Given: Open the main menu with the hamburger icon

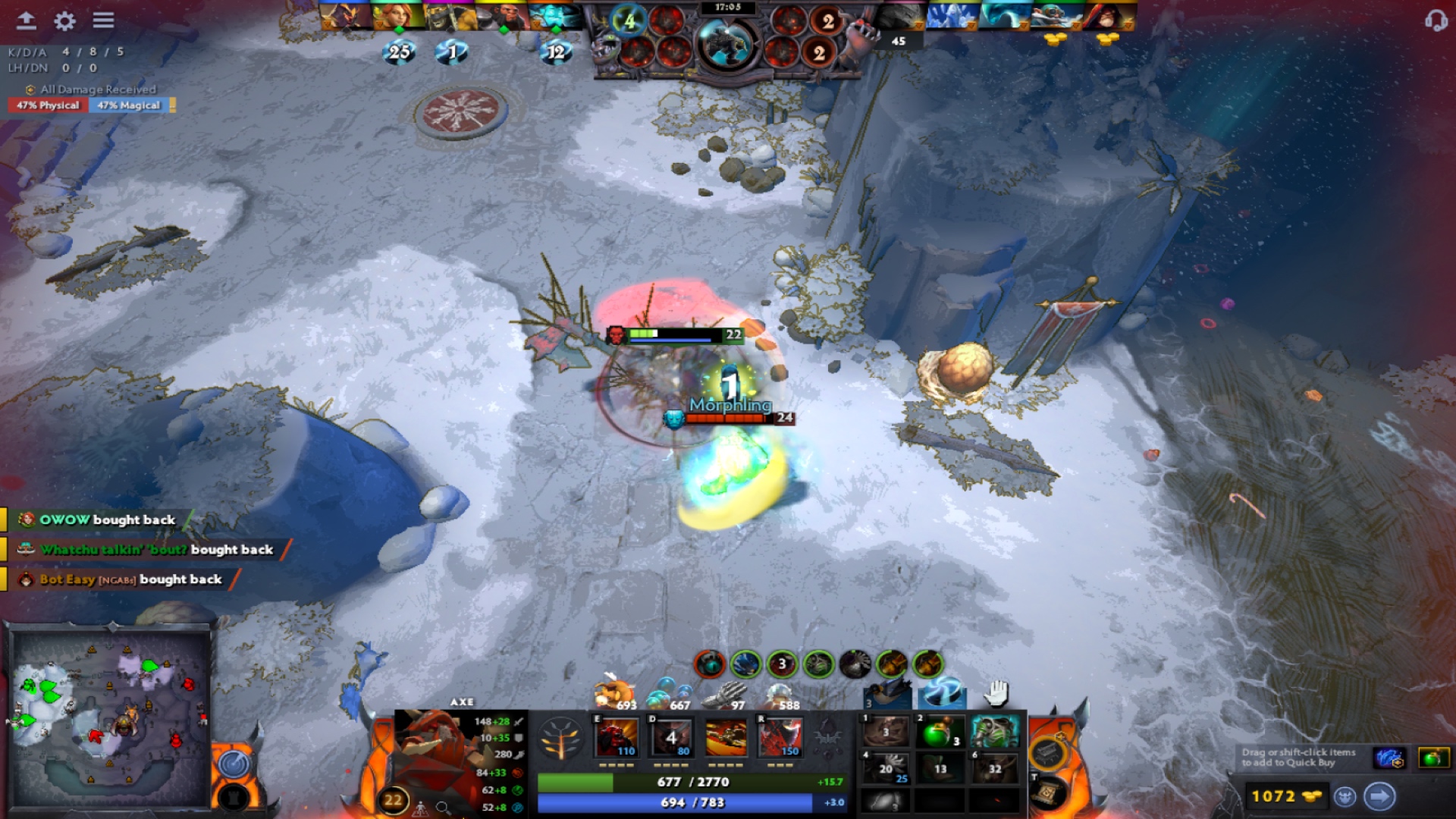Looking at the screenshot, I should [x=104, y=21].
